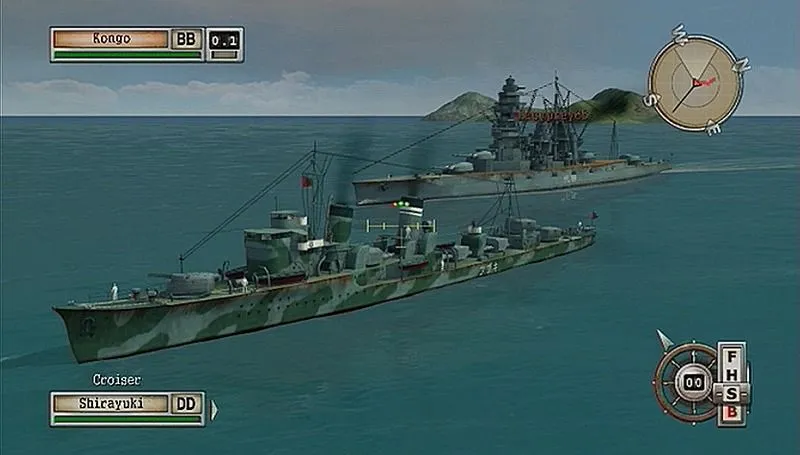The height and width of the screenshot is (455, 800).
Task: Click the BB ship class badge
Action: [186, 39]
